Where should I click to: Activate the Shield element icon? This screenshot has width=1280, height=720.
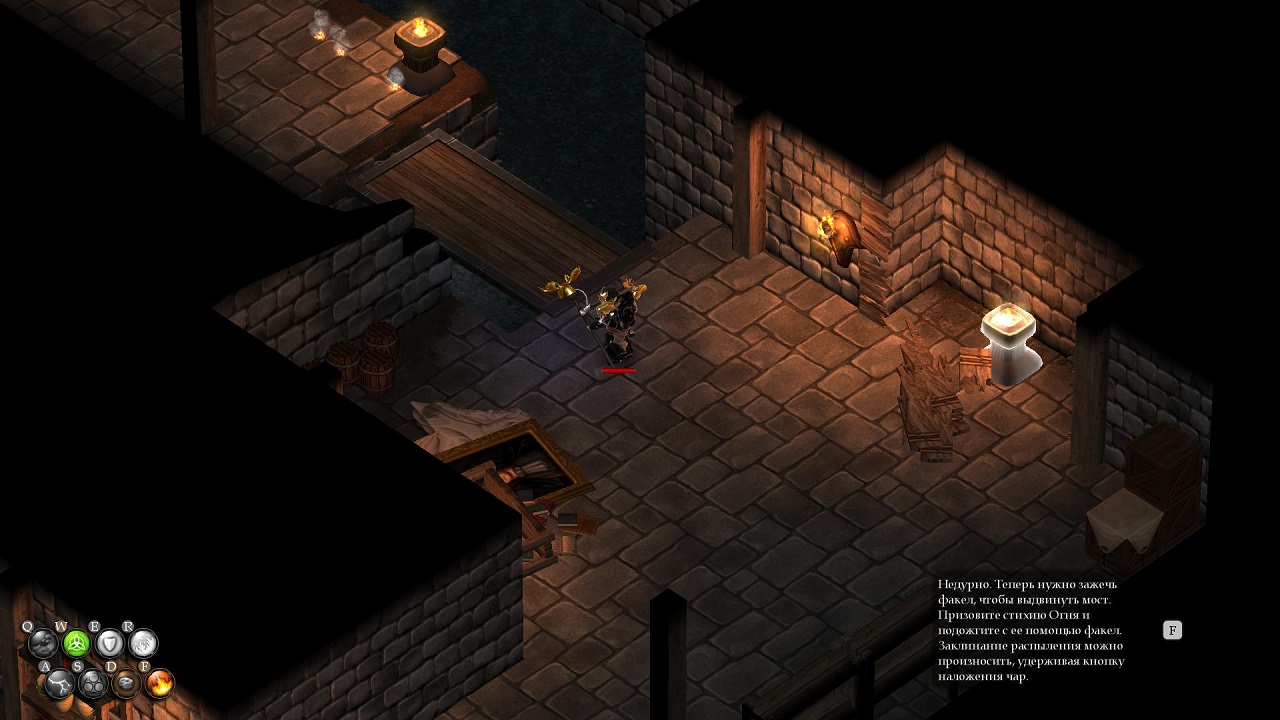(x=110, y=643)
